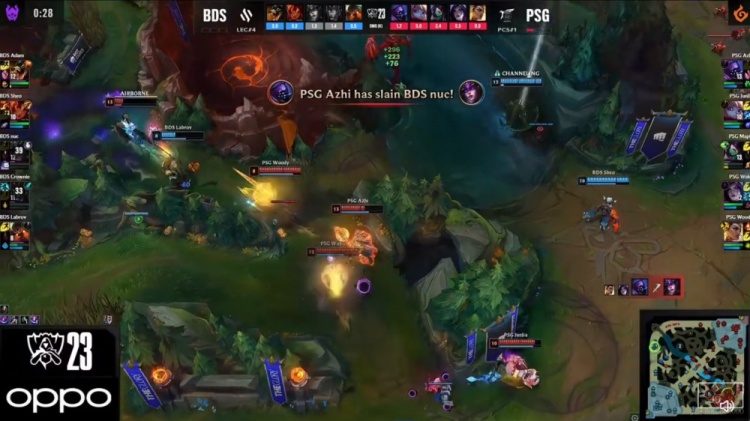
Task: Click the PSG team name on scoreboard
Action: [x=537, y=15]
